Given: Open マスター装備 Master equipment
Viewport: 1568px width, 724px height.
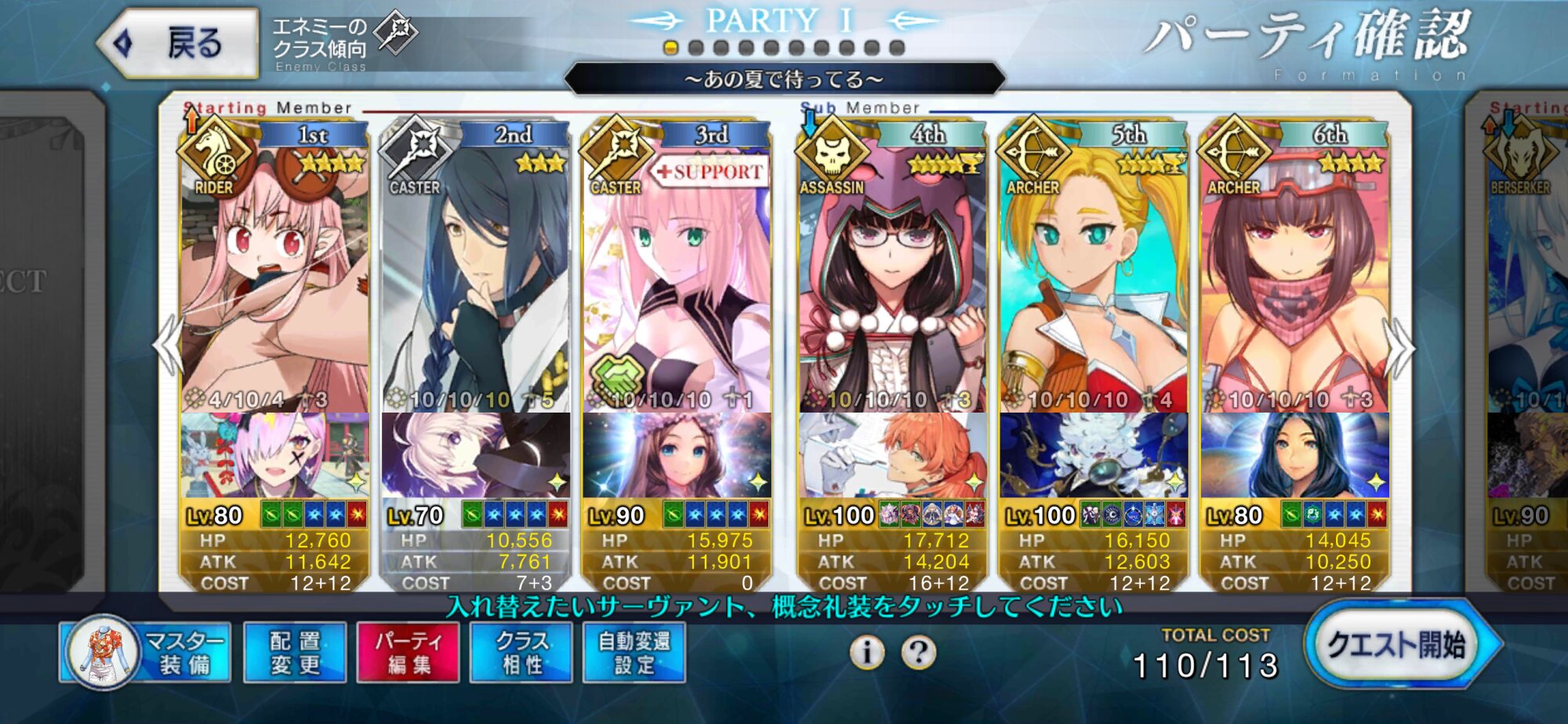Looking at the screenshot, I should pos(146,653).
